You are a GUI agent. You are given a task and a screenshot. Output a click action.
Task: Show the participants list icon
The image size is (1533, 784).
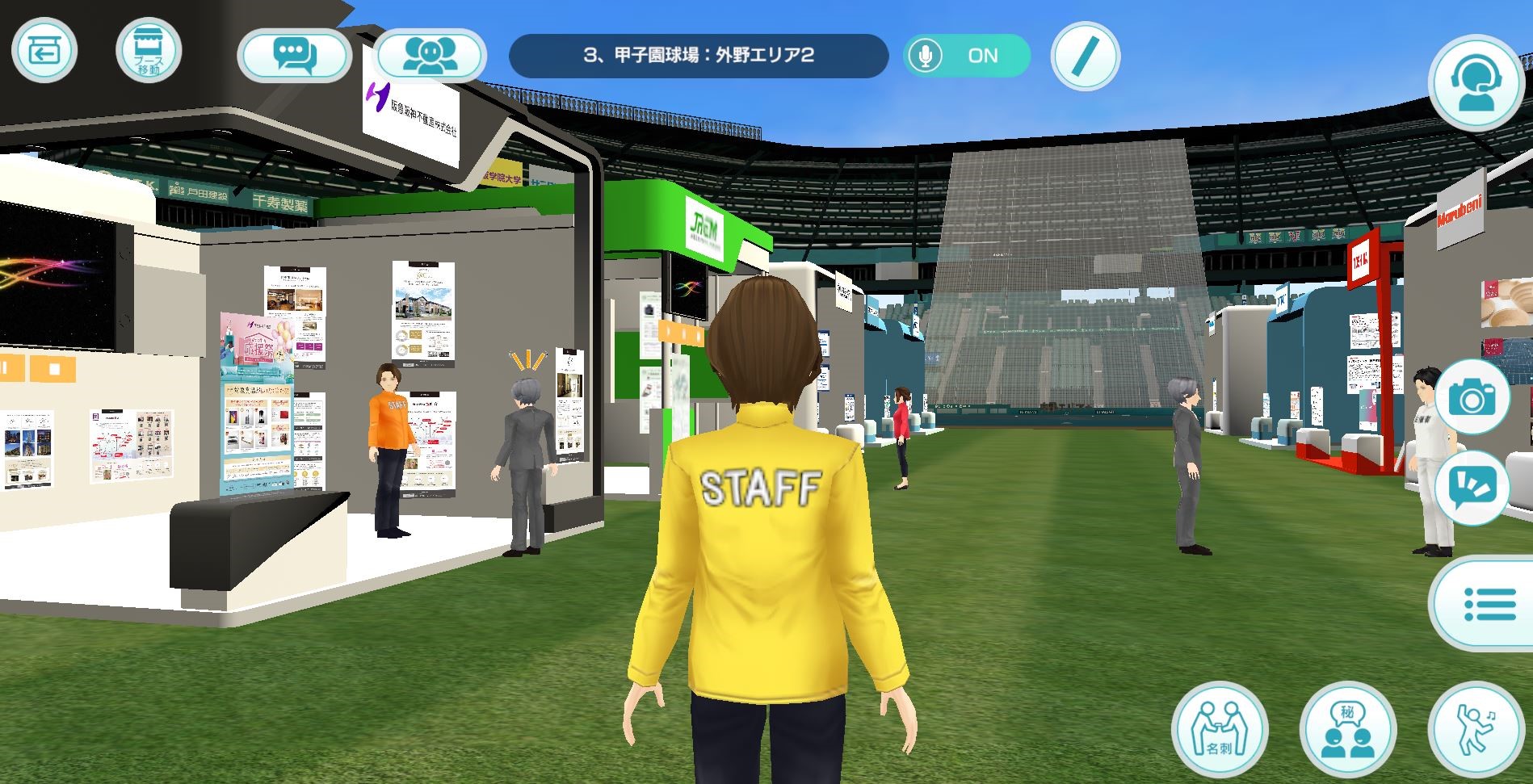pos(430,55)
